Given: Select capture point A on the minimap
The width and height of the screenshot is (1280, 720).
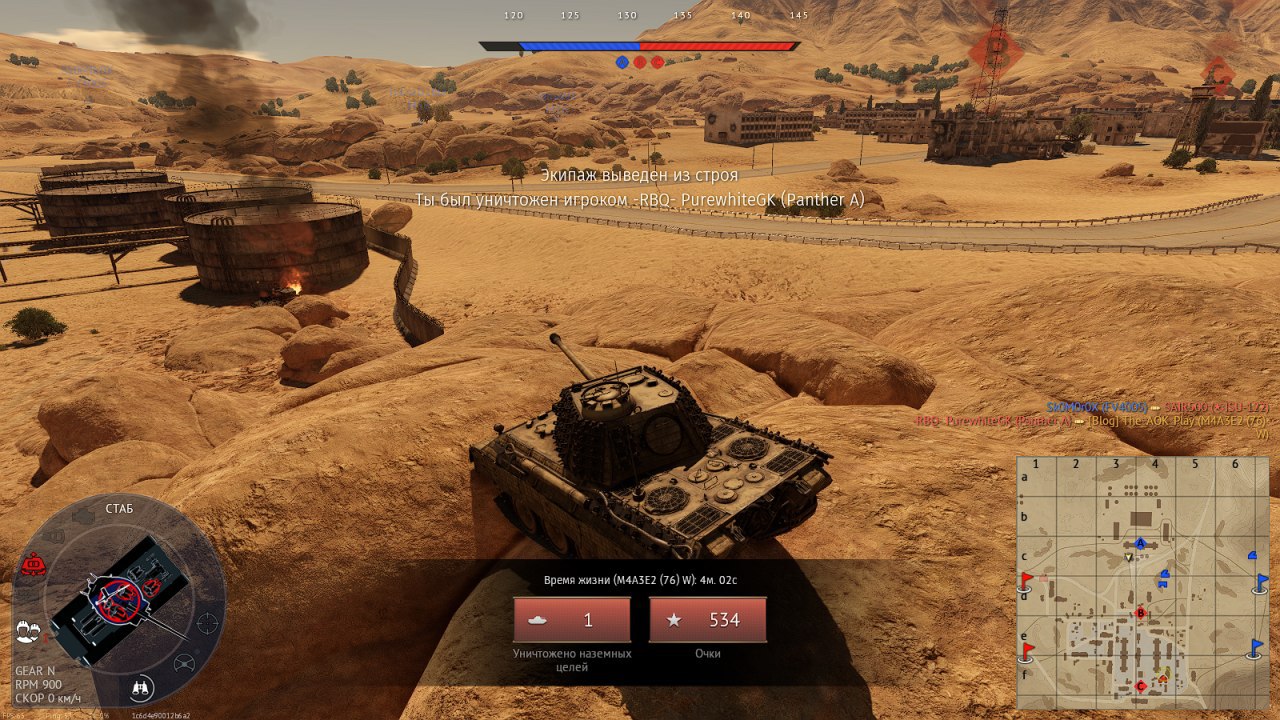Looking at the screenshot, I should click(1140, 543).
